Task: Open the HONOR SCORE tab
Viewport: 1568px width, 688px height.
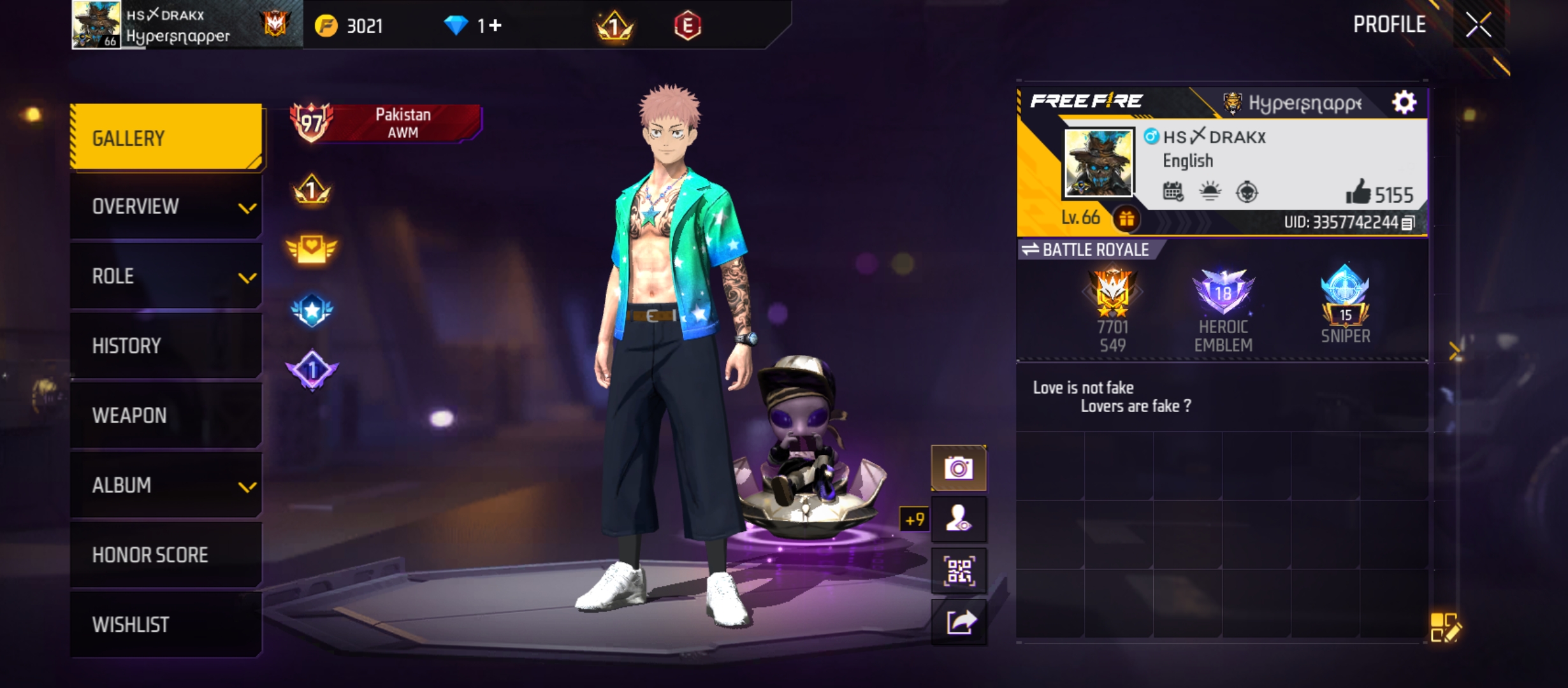Action: [166, 554]
